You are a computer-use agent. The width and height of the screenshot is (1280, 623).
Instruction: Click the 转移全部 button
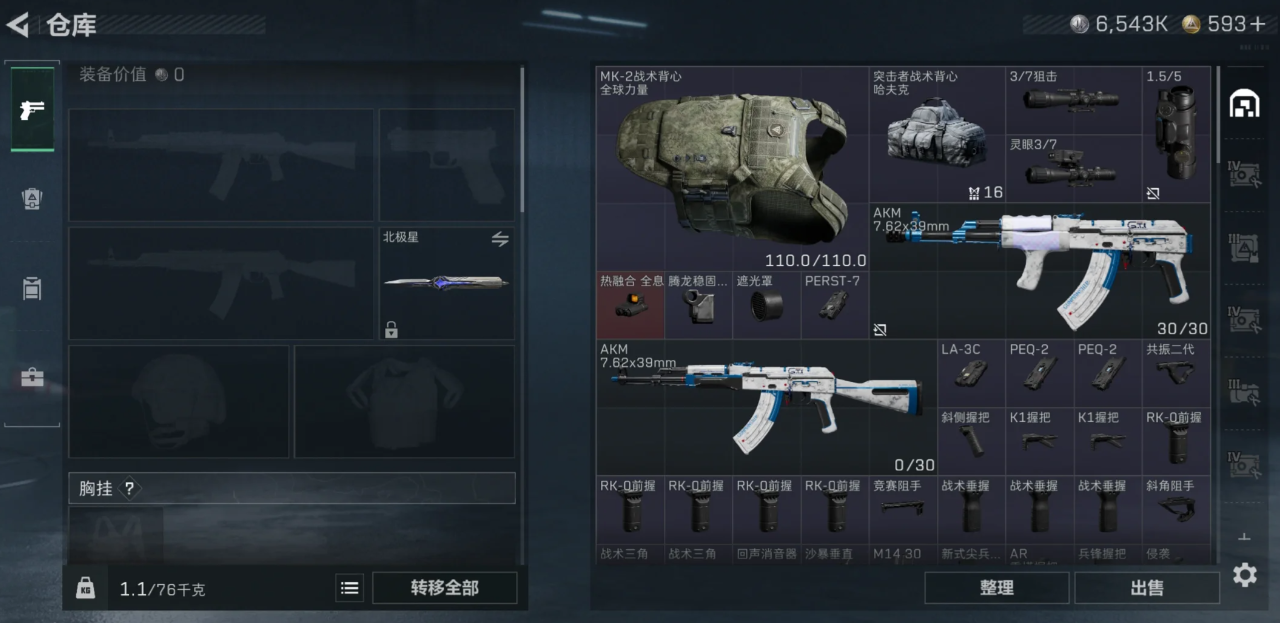[444, 588]
